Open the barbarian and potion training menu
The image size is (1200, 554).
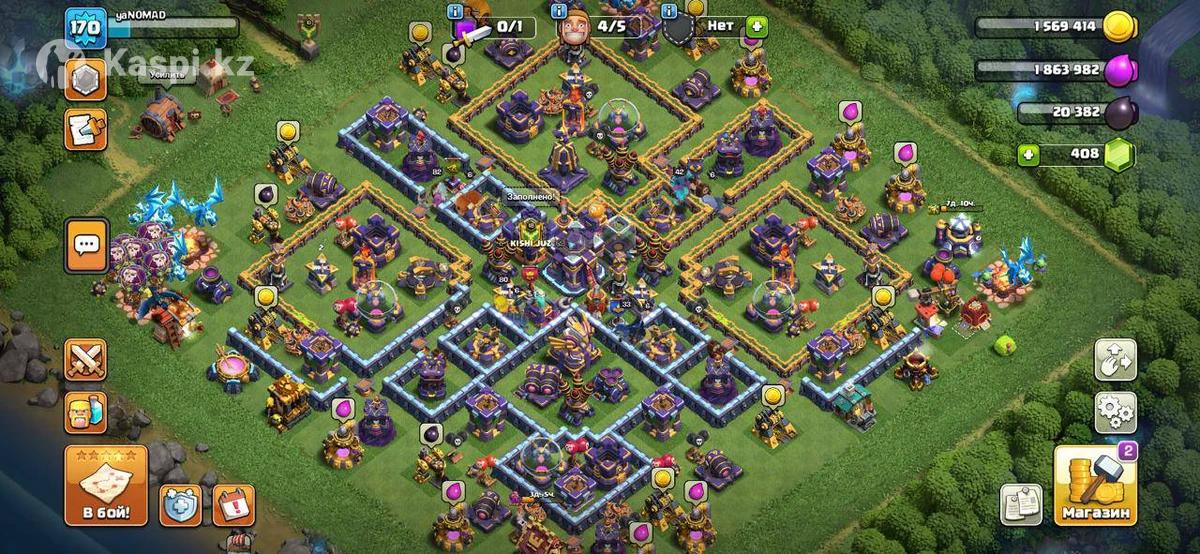86,410
